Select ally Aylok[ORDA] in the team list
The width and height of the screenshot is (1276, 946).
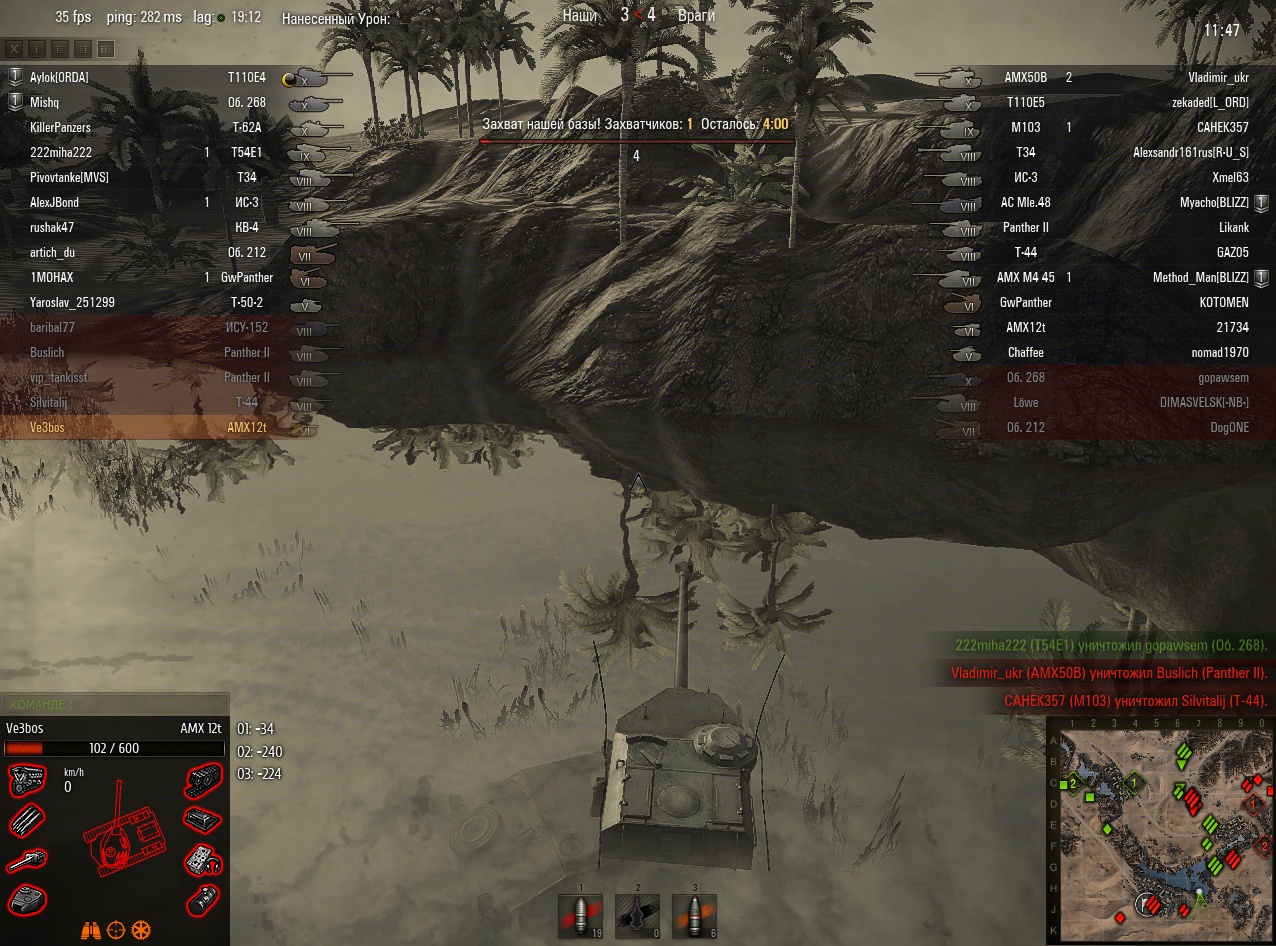coord(59,77)
